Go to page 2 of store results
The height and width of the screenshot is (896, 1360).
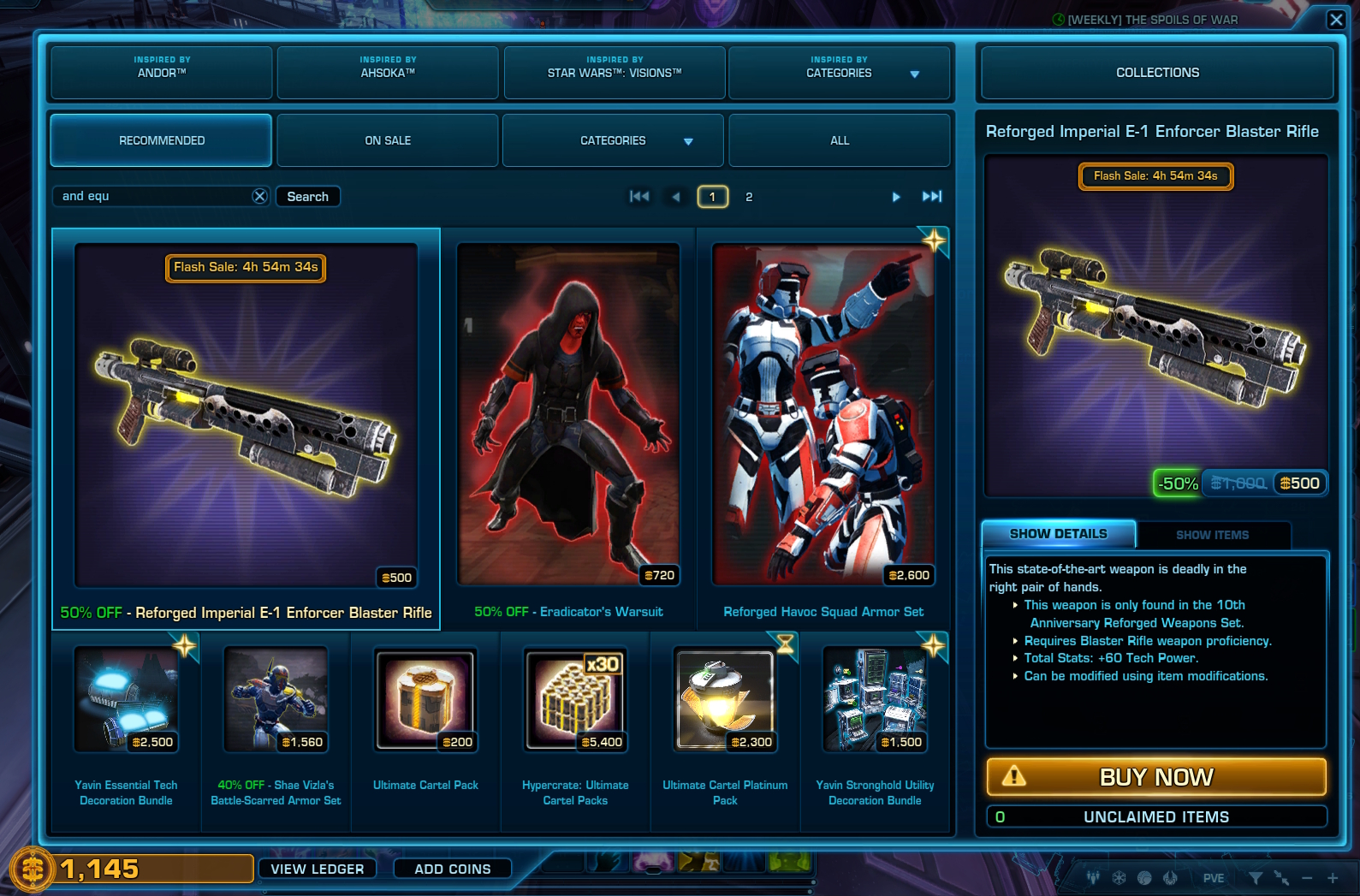749,196
